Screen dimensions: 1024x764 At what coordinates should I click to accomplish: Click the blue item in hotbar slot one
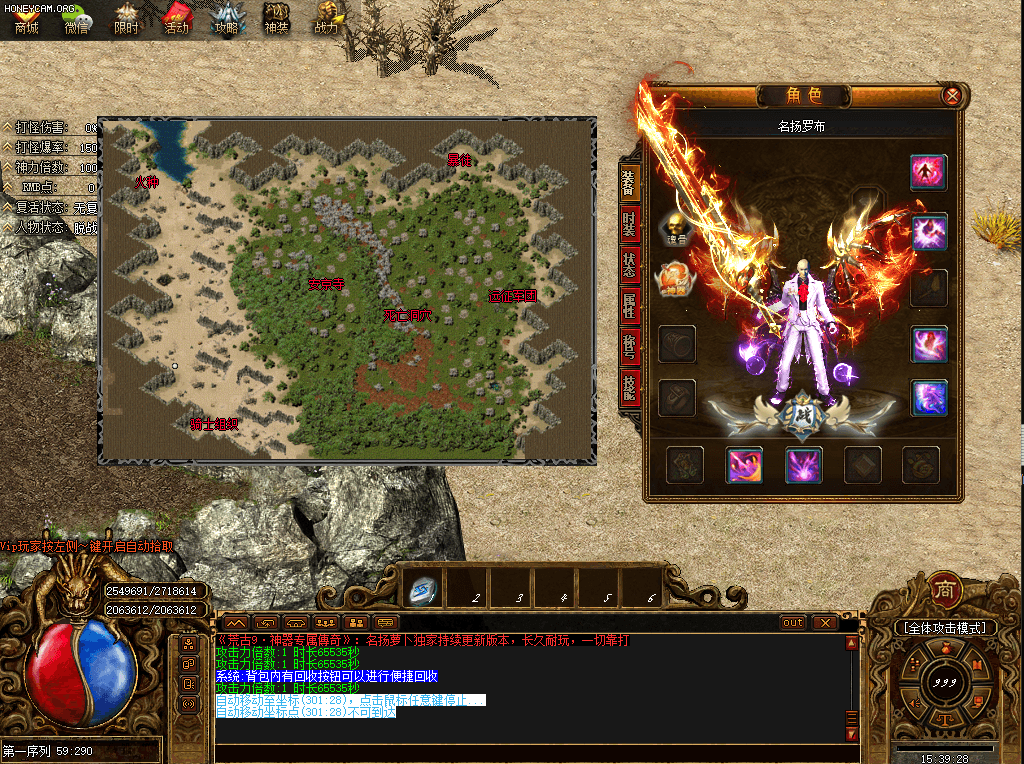pyautogui.click(x=424, y=590)
